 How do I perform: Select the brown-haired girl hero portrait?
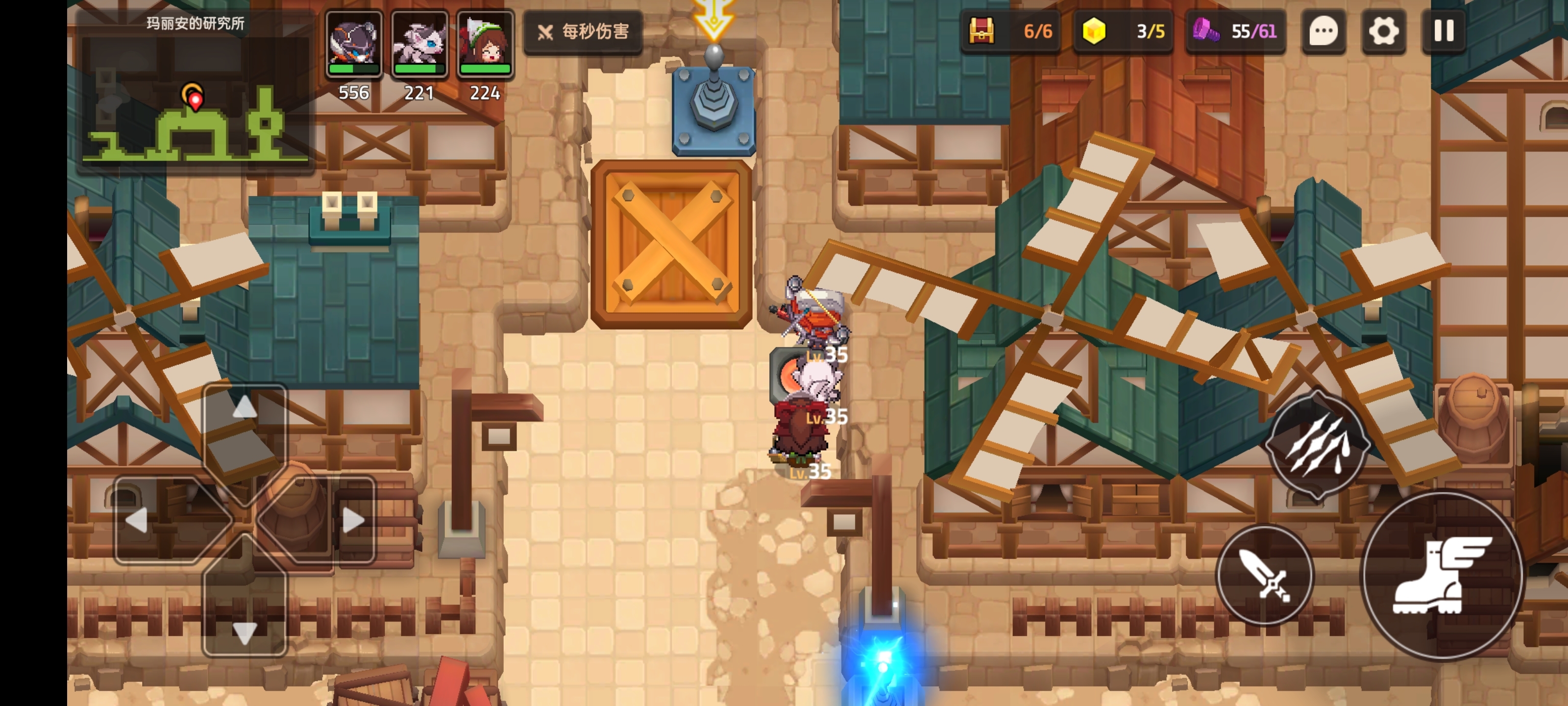(x=485, y=44)
